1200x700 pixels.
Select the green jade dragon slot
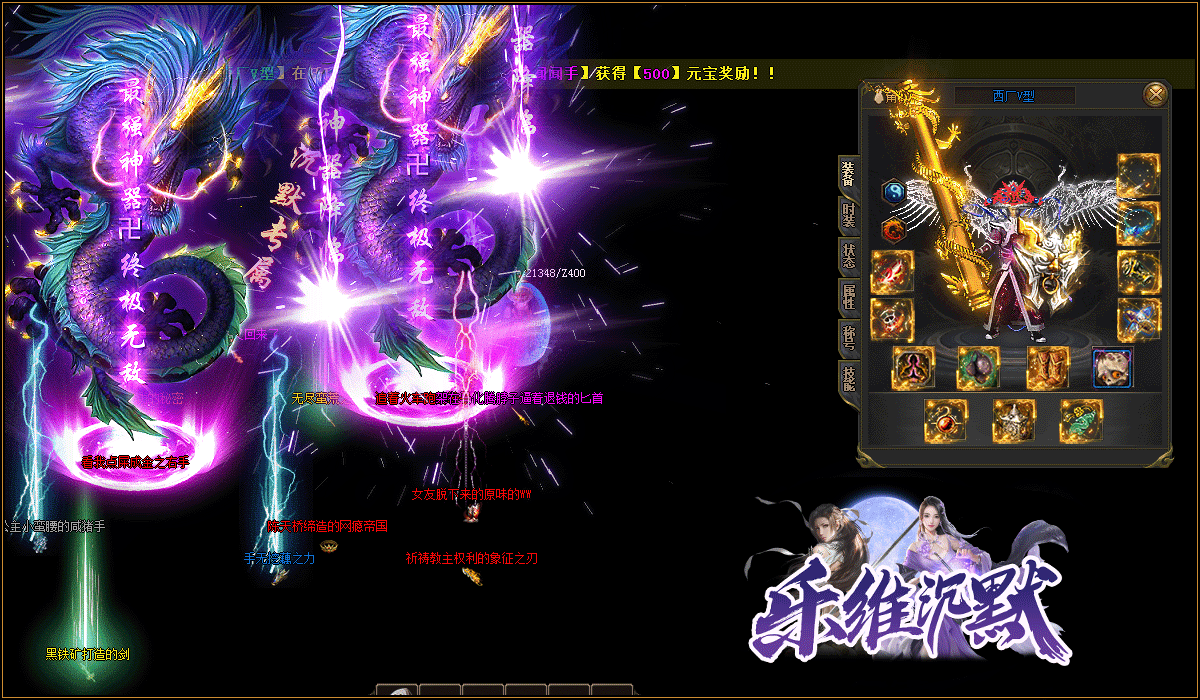pos(1081,420)
